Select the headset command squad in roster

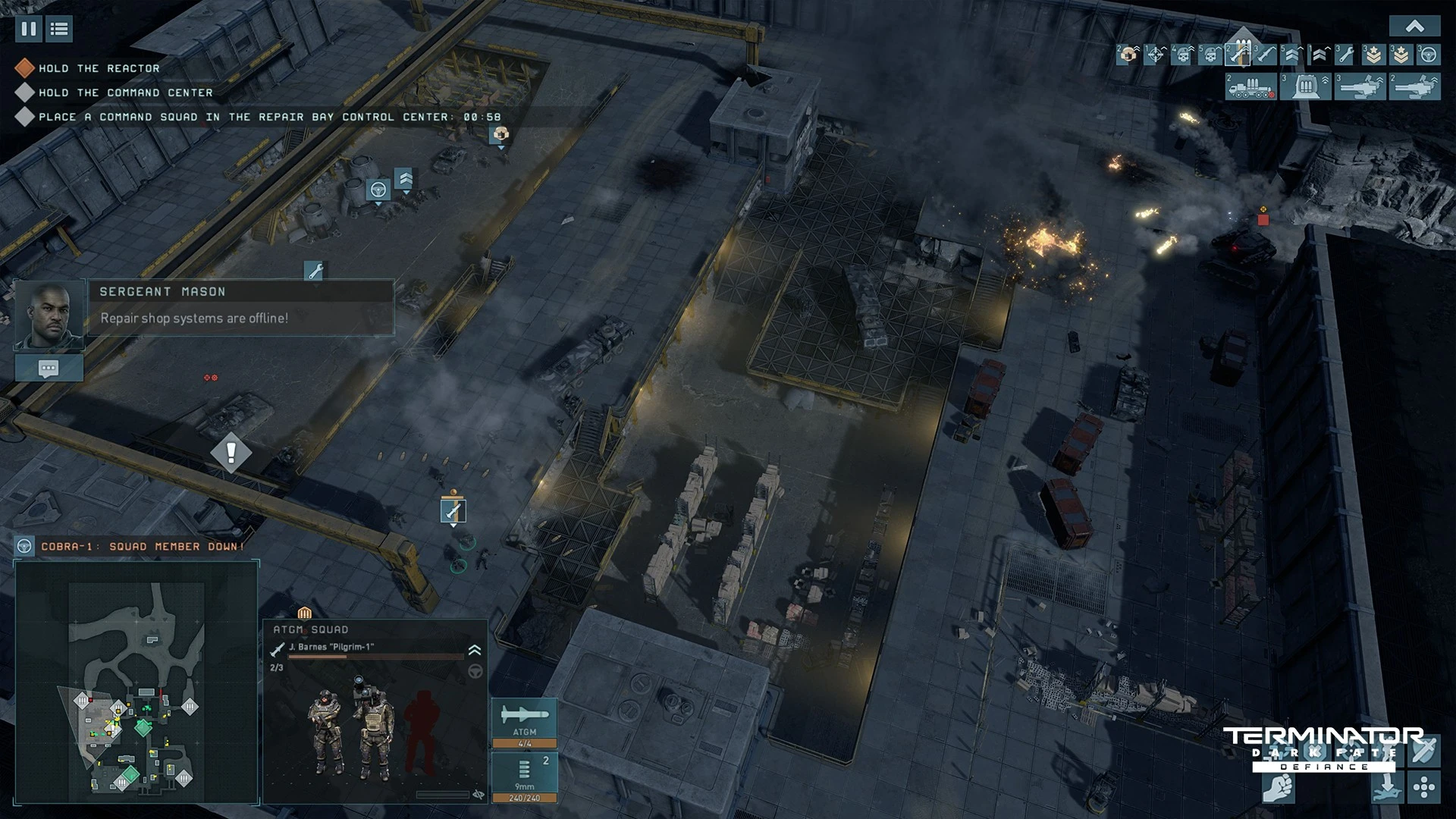tap(1128, 55)
